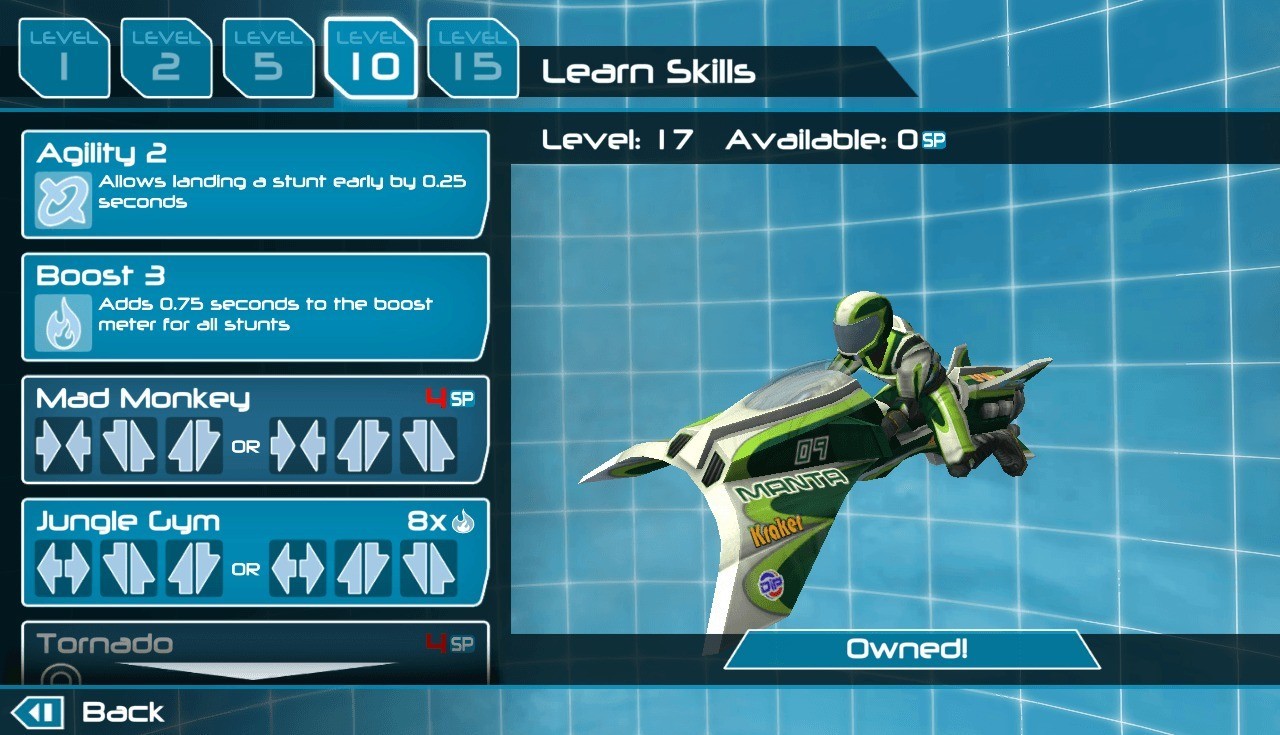Viewport: 1280px width, 735px height.
Task: Click the Owned! button under the vehicle
Action: click(910, 649)
